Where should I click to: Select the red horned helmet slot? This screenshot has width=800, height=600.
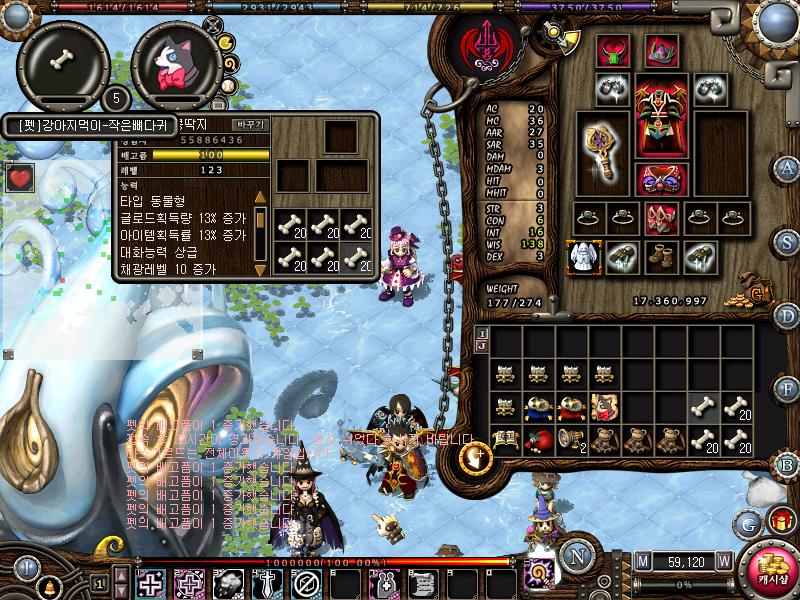(x=612, y=51)
